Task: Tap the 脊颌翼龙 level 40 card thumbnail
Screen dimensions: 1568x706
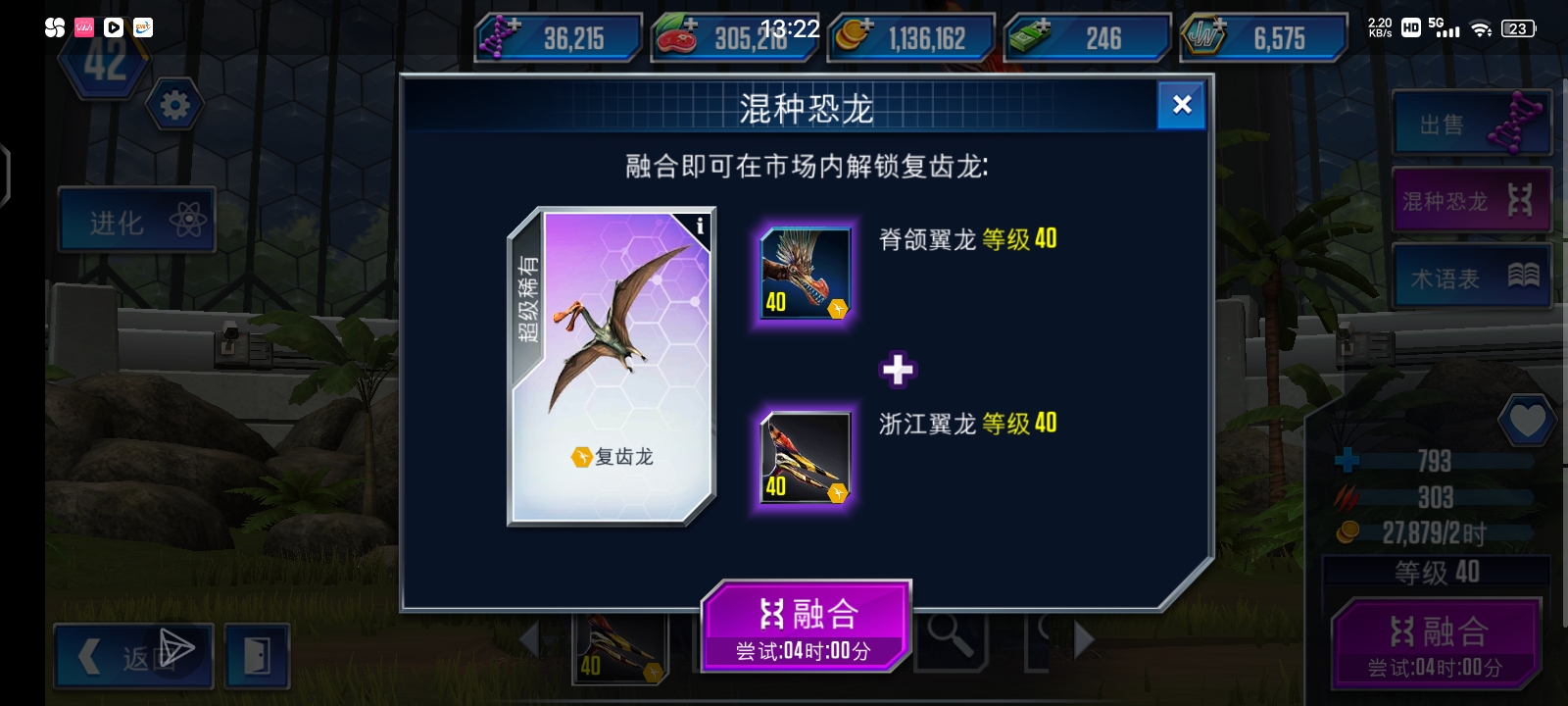Action: tap(804, 274)
